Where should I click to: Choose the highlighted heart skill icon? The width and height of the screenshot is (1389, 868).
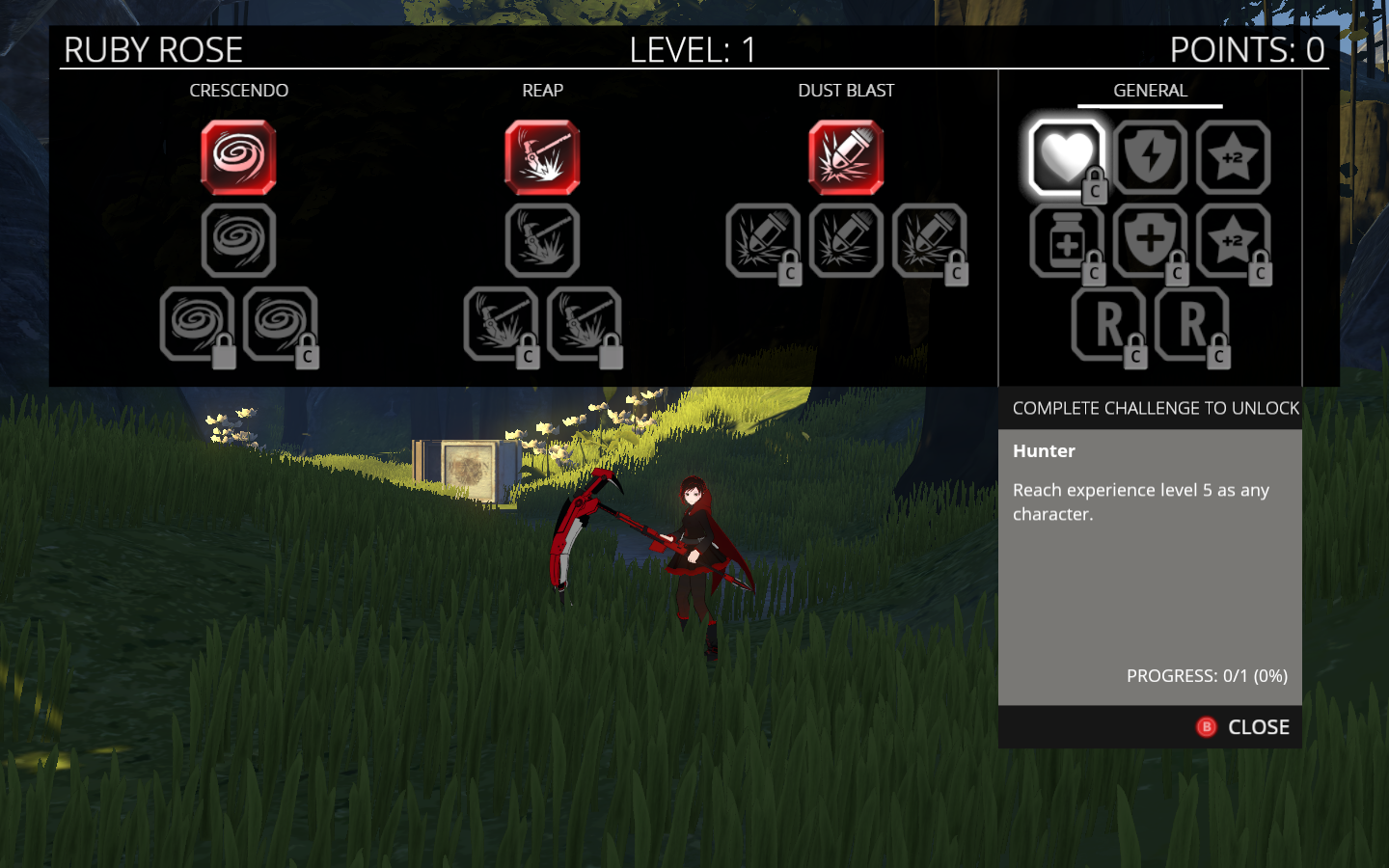pyautogui.click(x=1066, y=157)
